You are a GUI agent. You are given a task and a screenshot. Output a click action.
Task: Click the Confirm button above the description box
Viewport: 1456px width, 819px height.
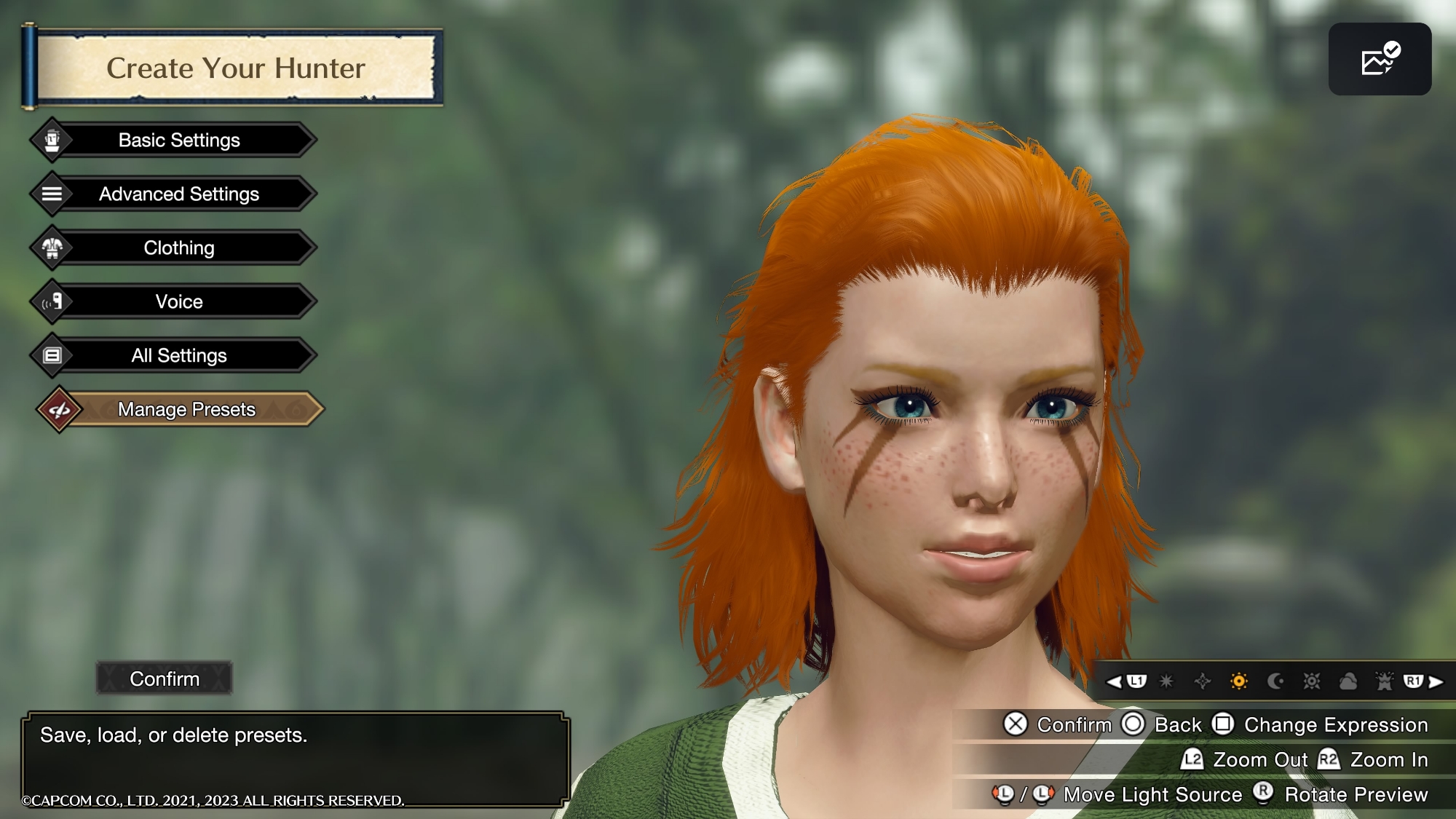[x=165, y=678]
